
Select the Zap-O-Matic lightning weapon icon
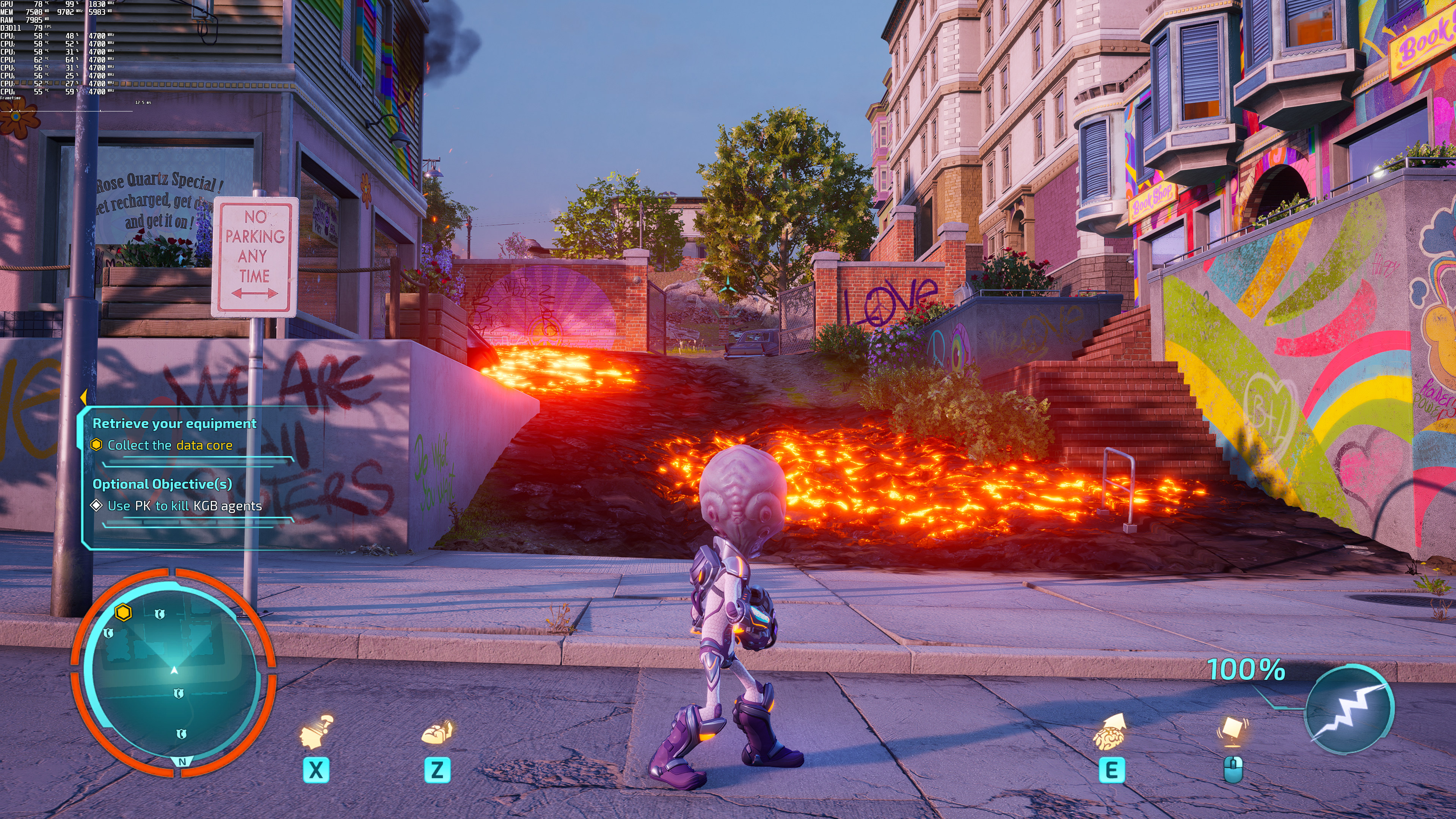coord(1349,710)
